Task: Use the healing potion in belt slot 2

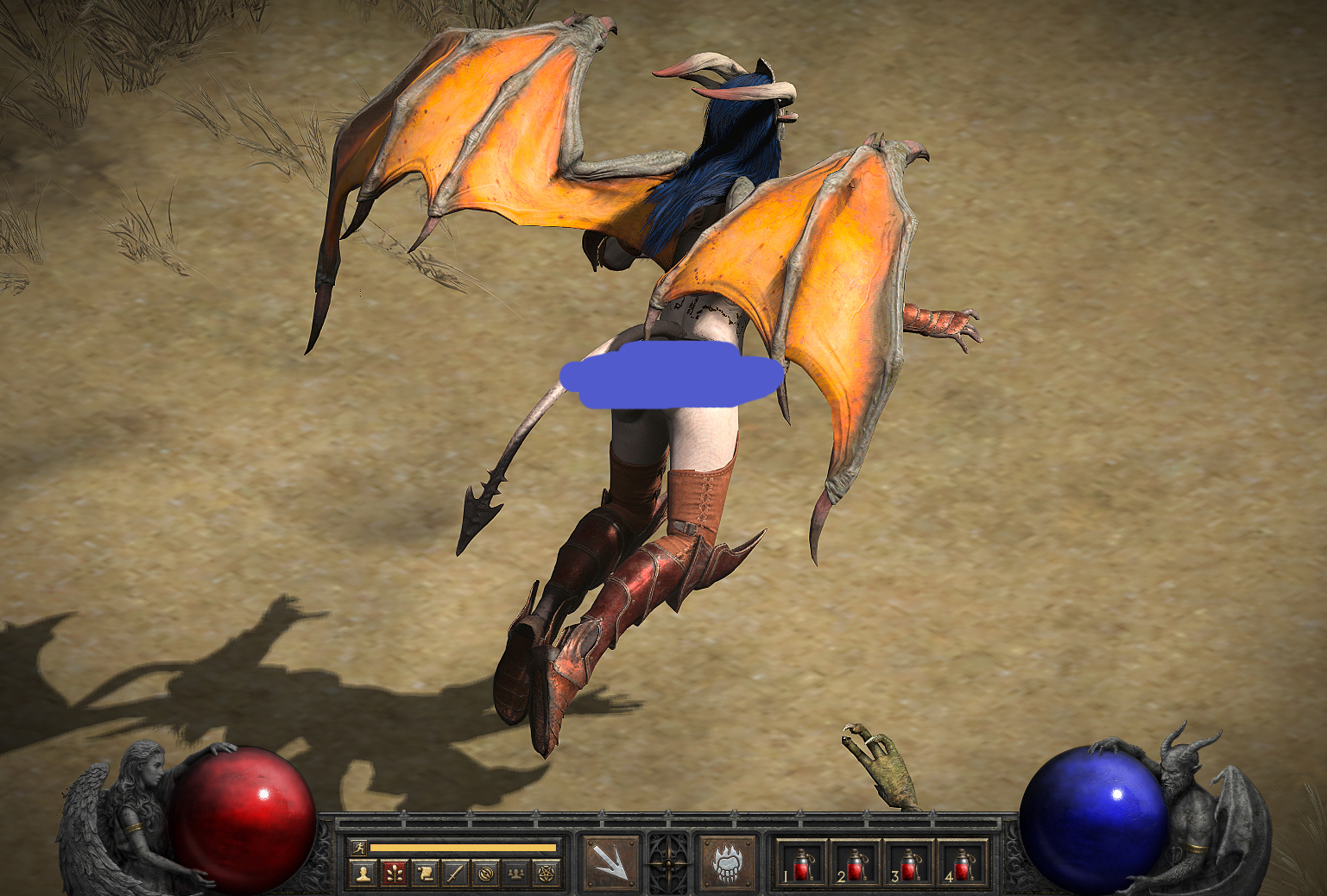Action: (x=855, y=863)
